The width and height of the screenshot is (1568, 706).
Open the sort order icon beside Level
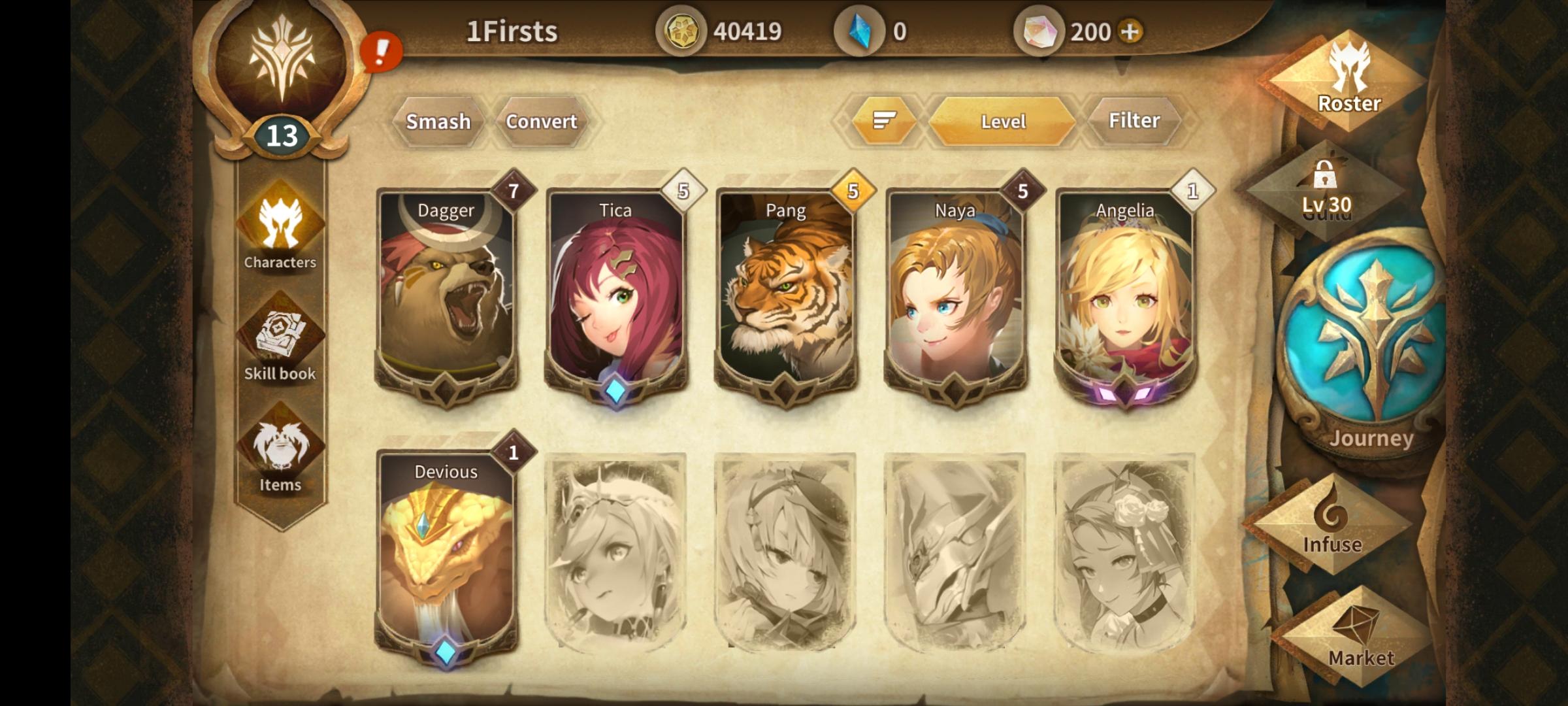(883, 121)
